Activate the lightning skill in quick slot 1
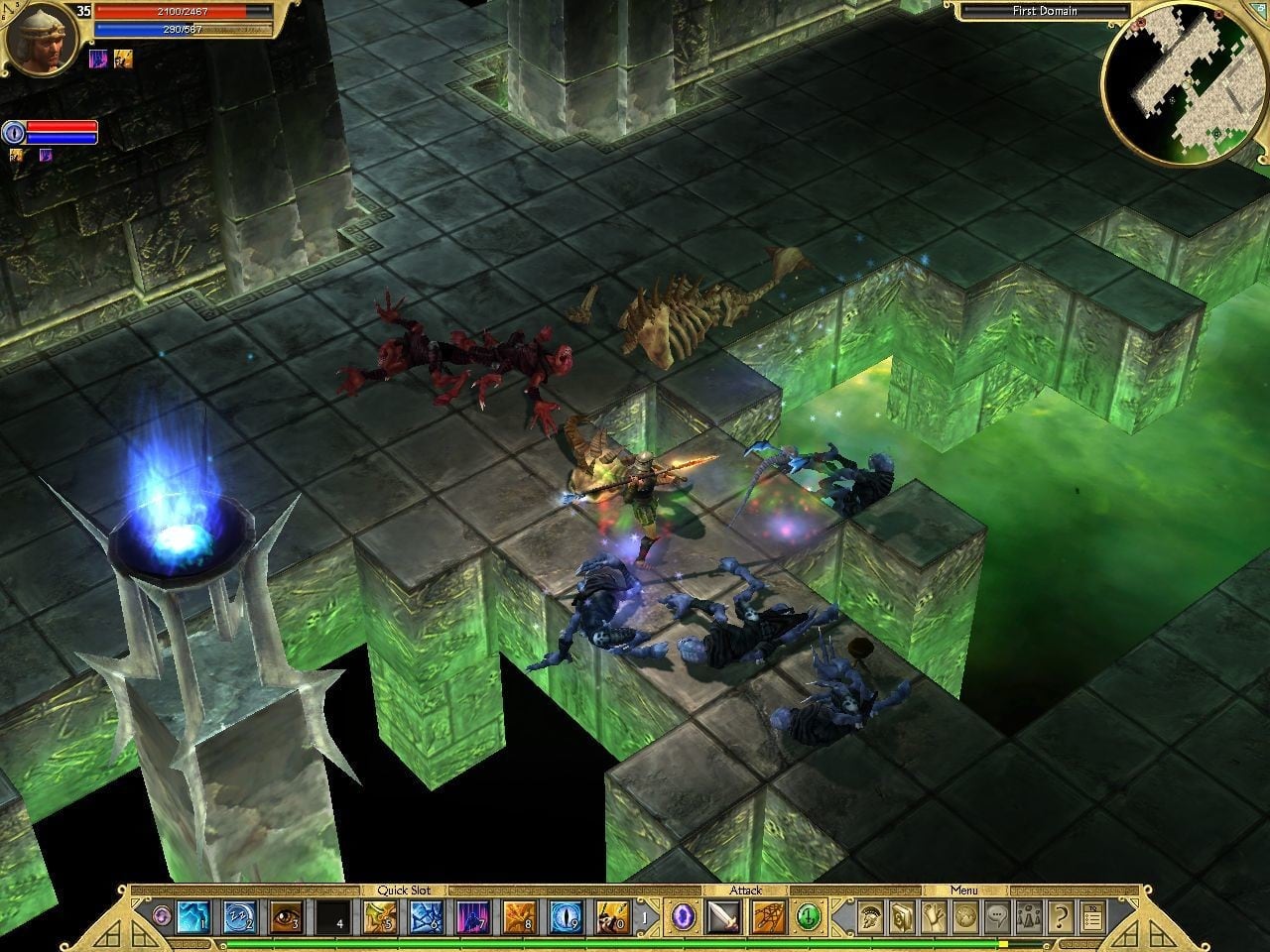This screenshot has width=1270, height=952. tap(192, 917)
